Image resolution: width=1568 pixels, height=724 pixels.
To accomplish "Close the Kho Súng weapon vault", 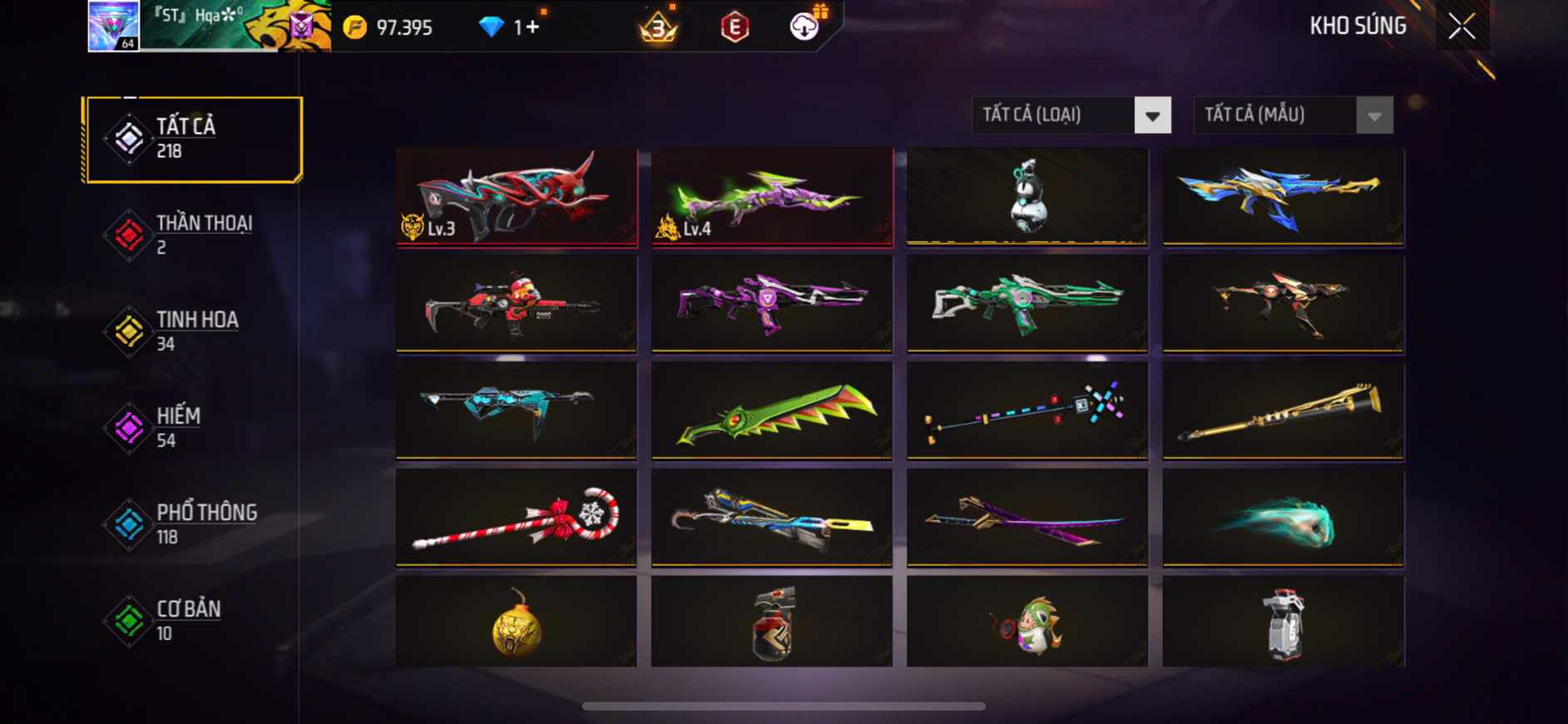I will (x=1462, y=27).
